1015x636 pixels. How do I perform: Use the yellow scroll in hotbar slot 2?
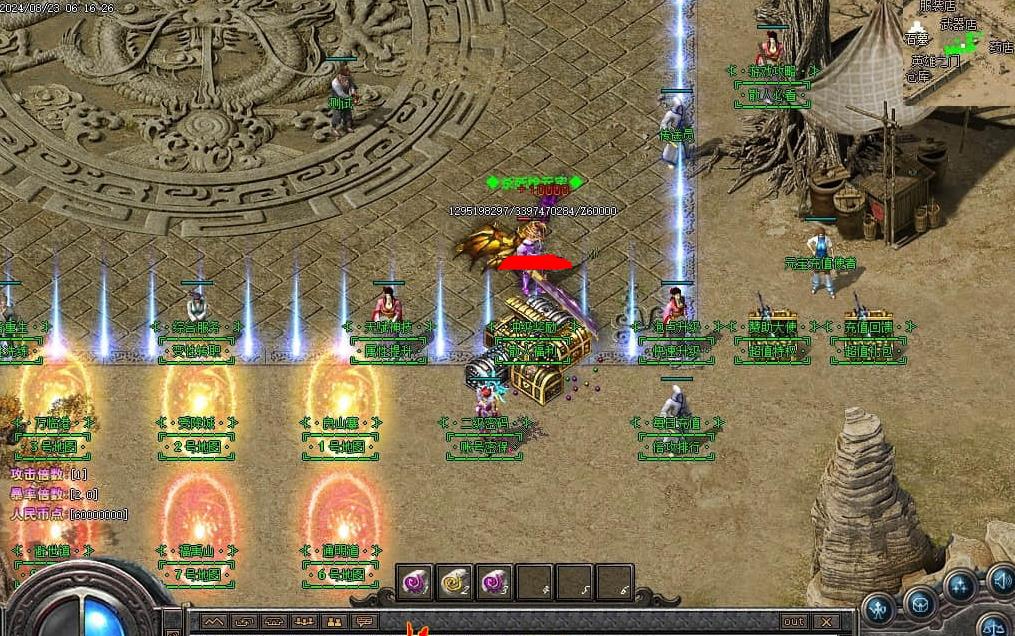(x=454, y=582)
